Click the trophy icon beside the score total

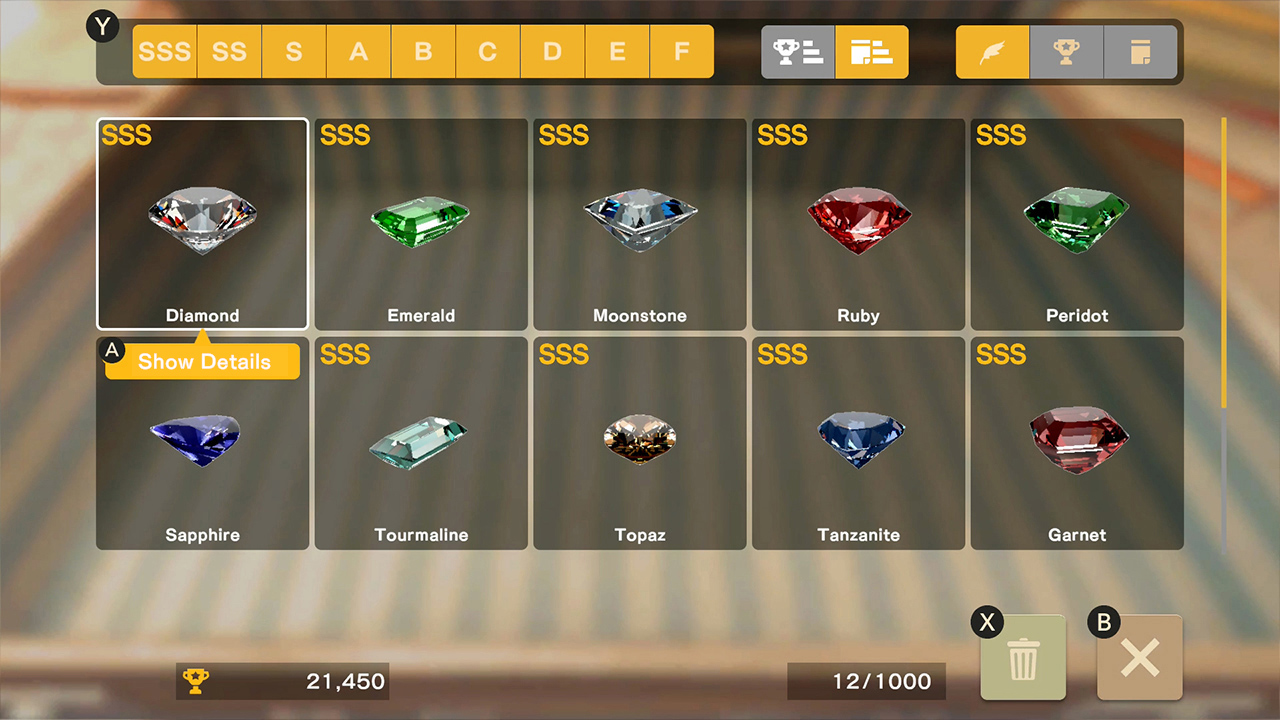198,681
